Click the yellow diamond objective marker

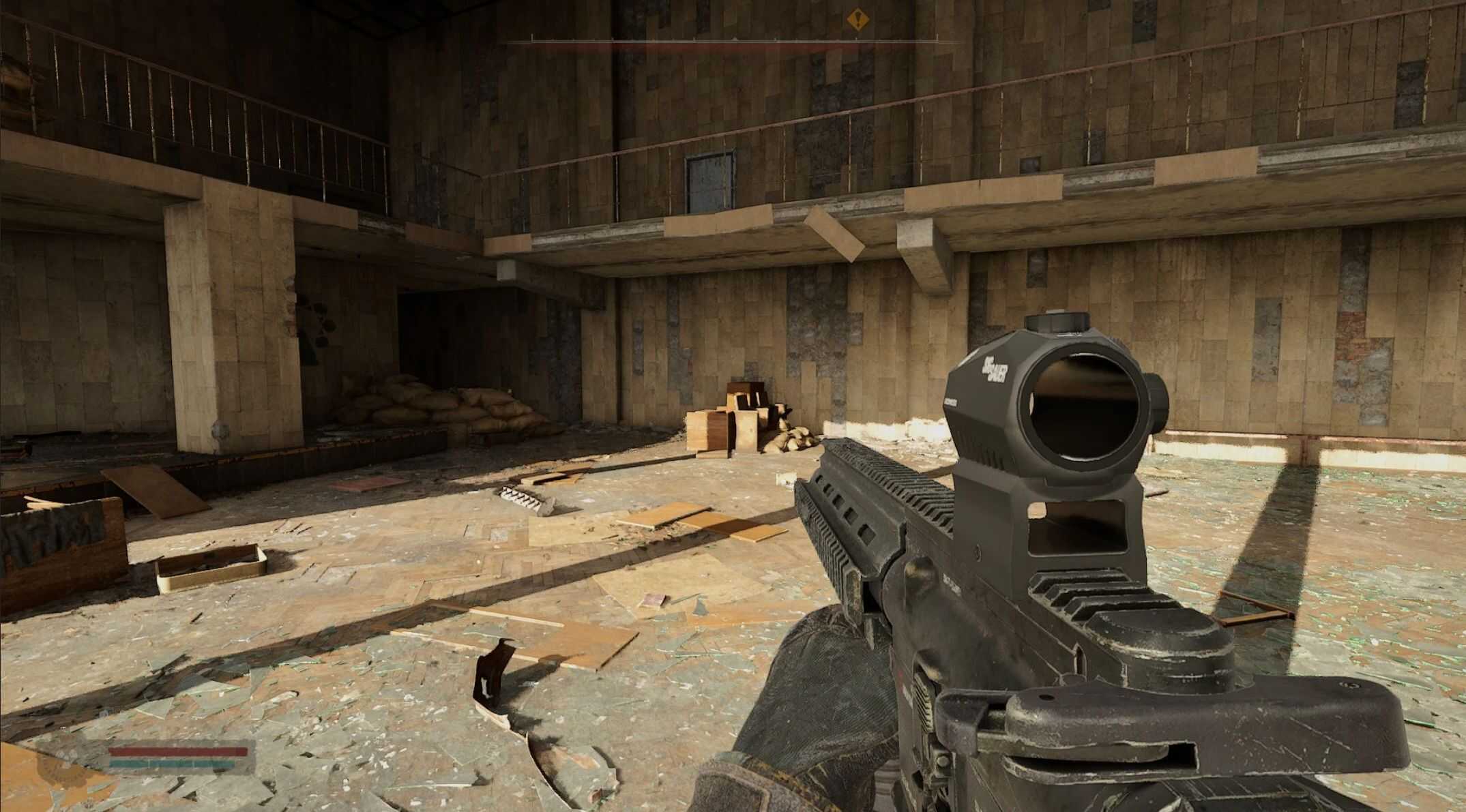(857, 19)
